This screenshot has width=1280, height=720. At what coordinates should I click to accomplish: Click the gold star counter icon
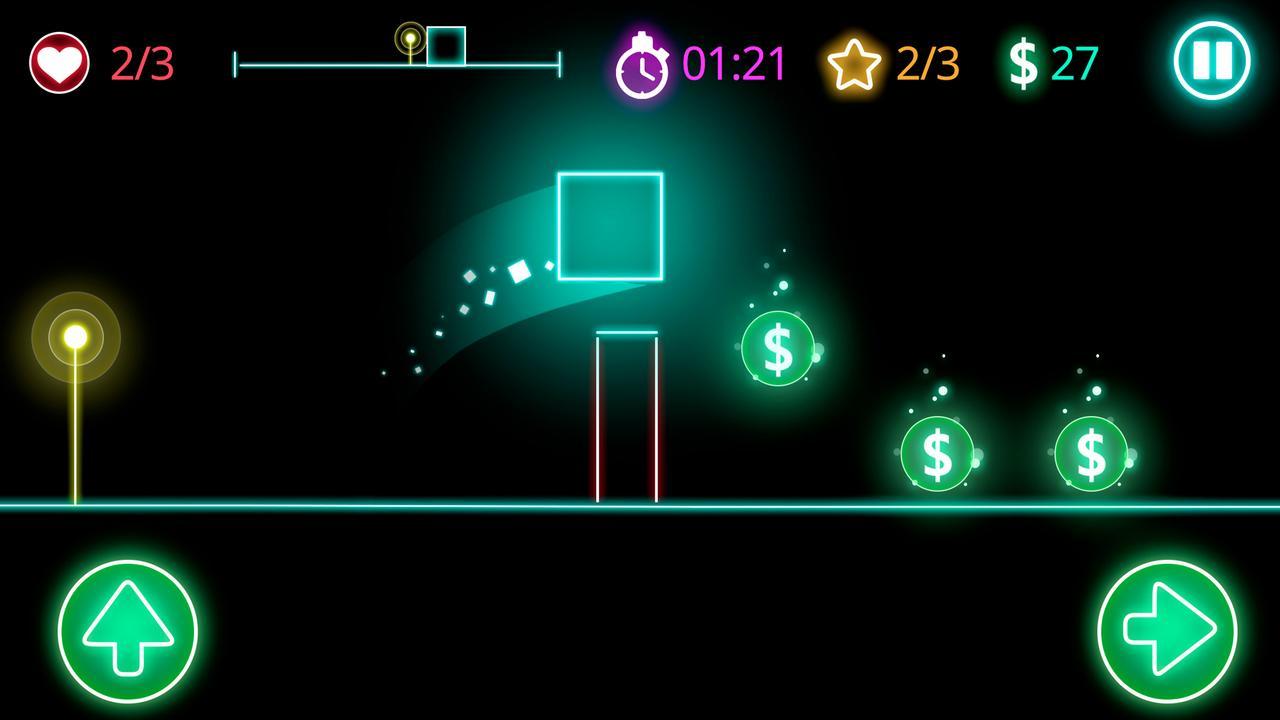tap(855, 62)
